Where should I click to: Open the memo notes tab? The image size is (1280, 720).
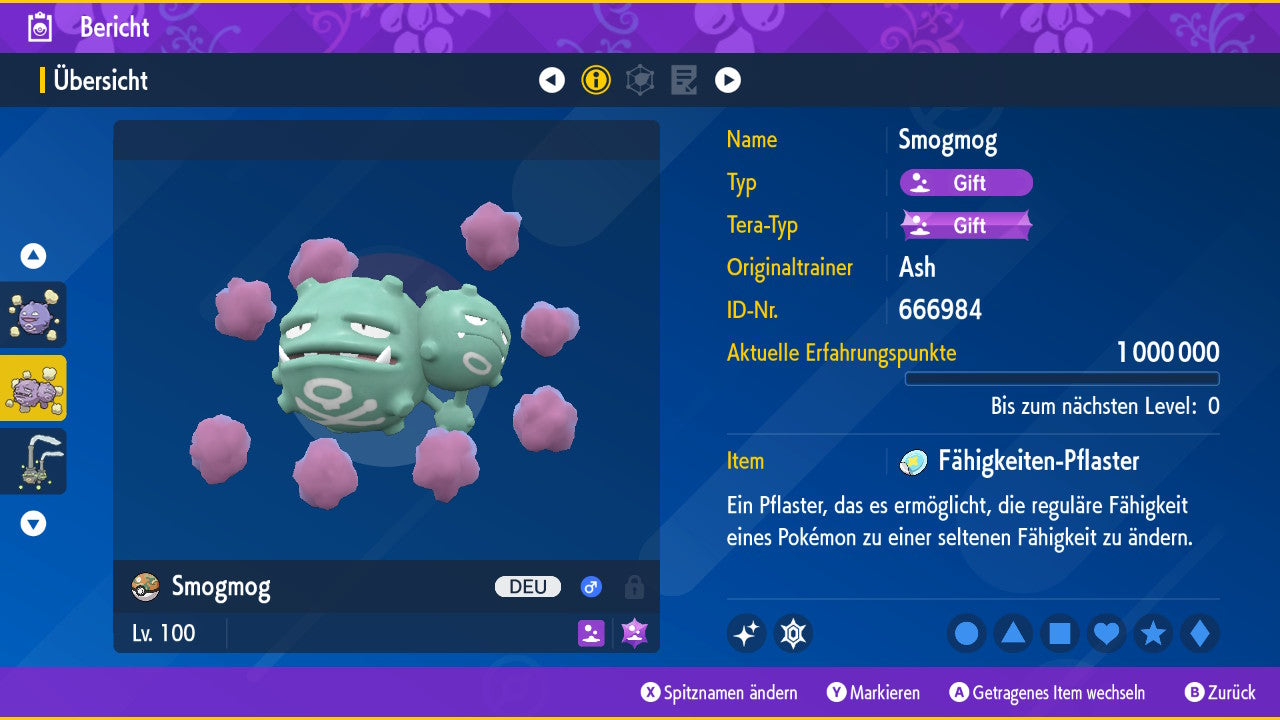click(684, 80)
